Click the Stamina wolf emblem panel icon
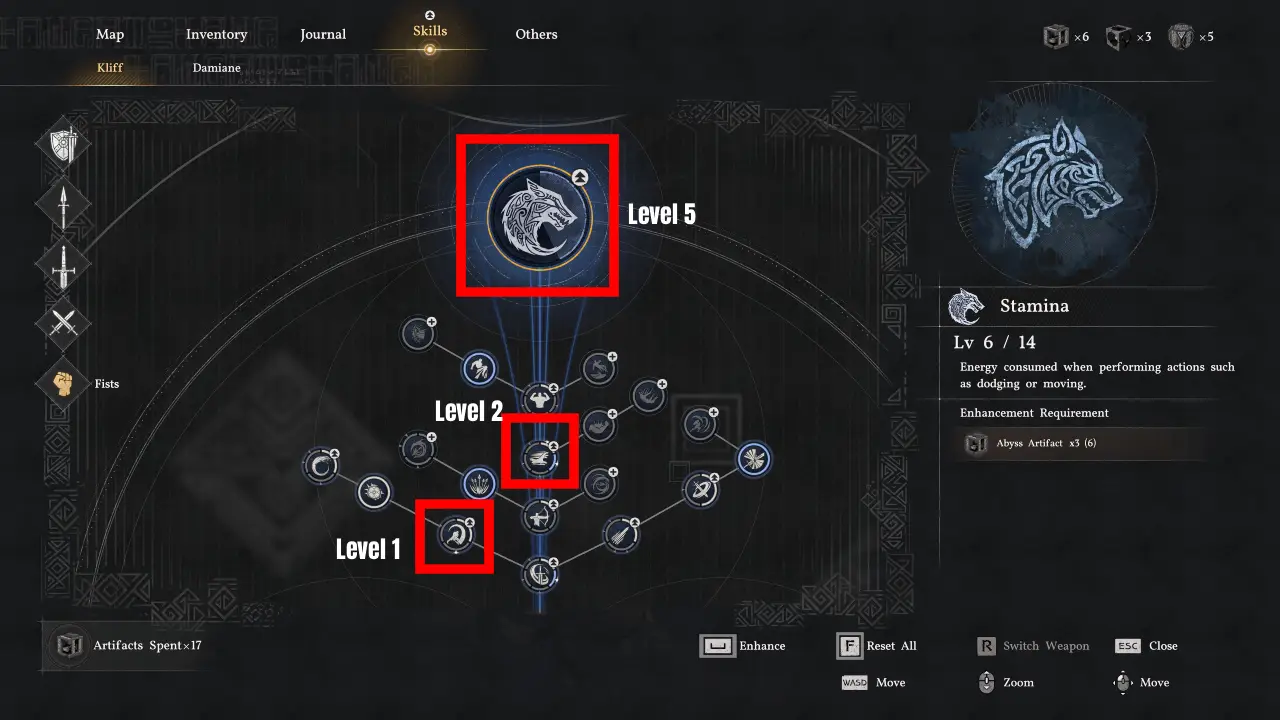Screen dimensions: 1280x720 (964, 306)
